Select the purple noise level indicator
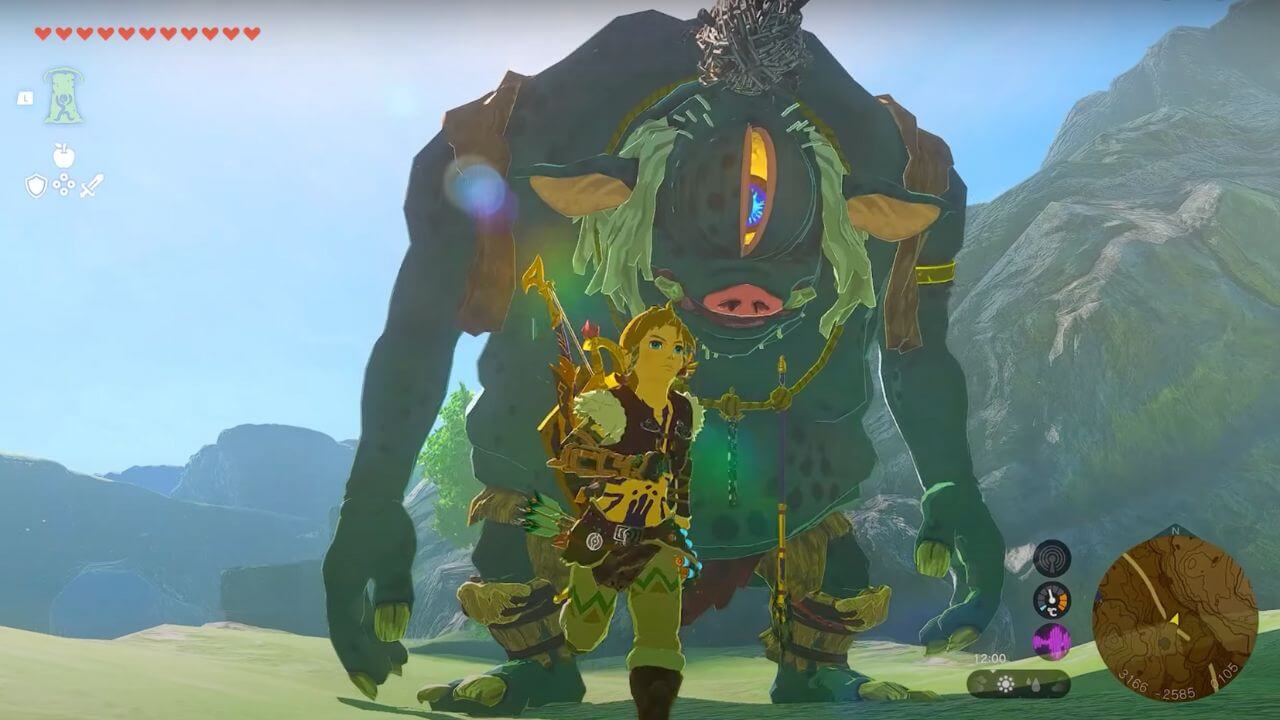The image size is (1280, 720). click(x=1051, y=642)
